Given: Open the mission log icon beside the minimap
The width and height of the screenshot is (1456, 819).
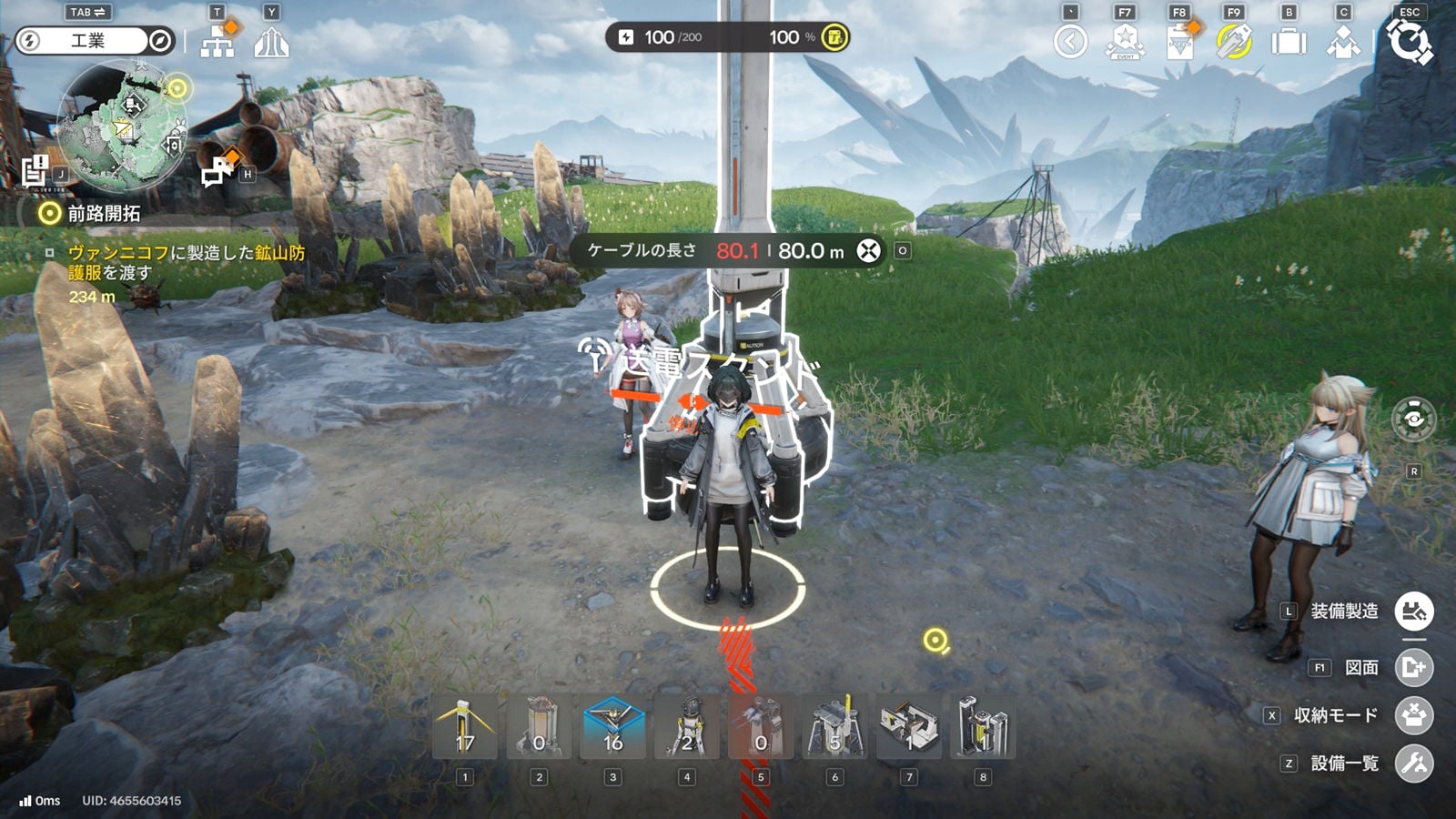Looking at the screenshot, I should click(x=35, y=170).
